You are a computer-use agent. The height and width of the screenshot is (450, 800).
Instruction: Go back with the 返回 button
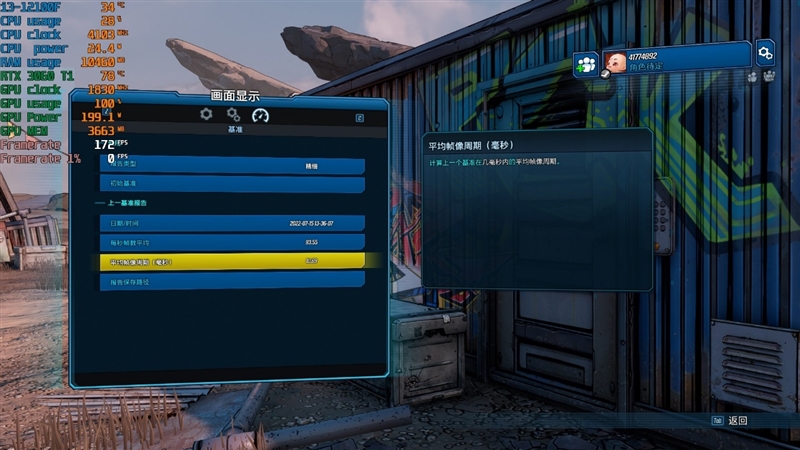(730, 421)
